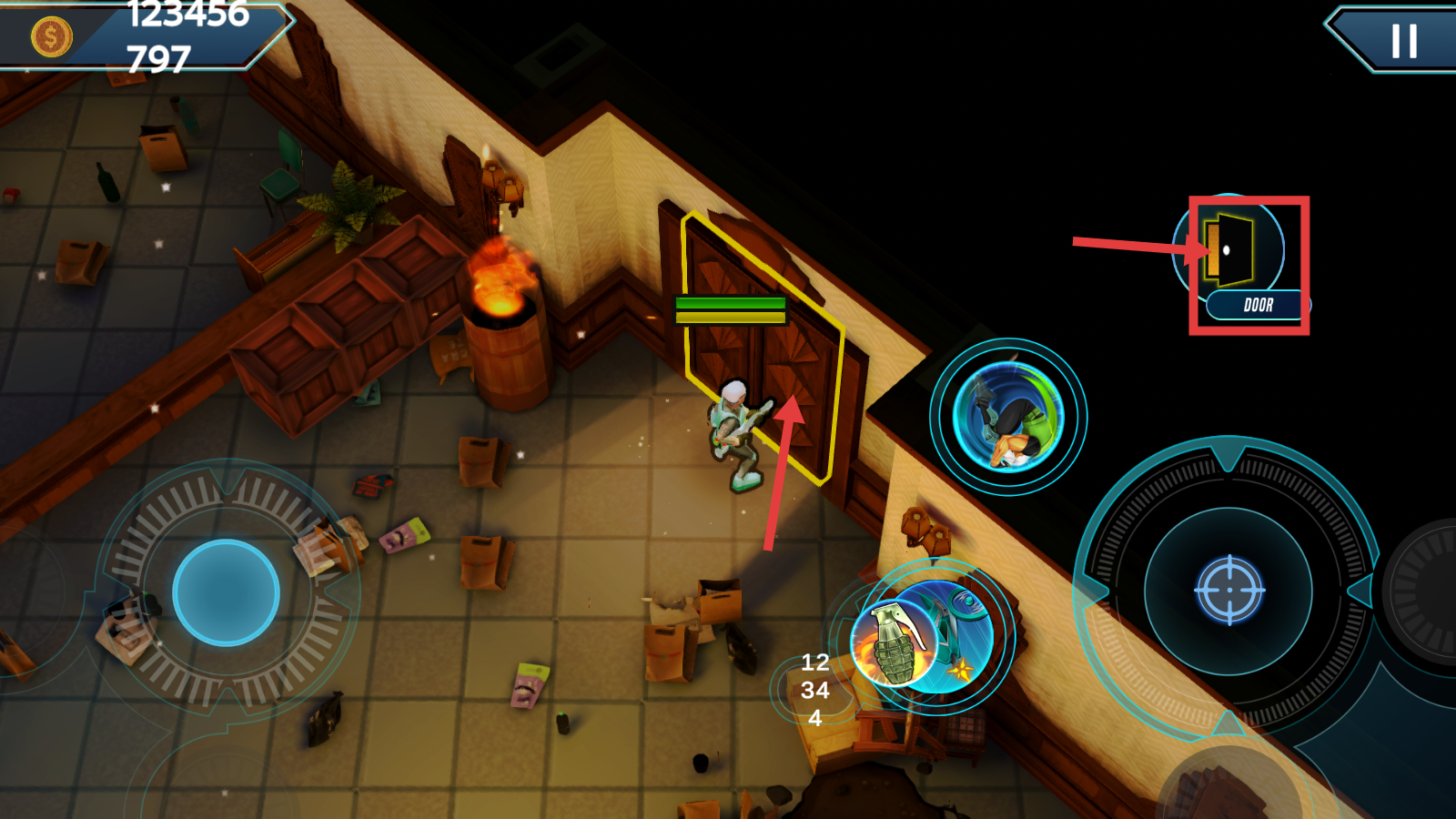Click the gold dollar coin icon
The image size is (1456, 819).
51,37
